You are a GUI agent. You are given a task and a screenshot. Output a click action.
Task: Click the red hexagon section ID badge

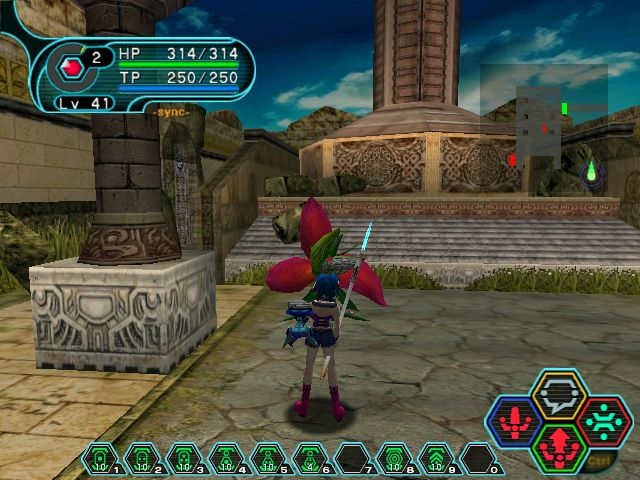coord(72,67)
